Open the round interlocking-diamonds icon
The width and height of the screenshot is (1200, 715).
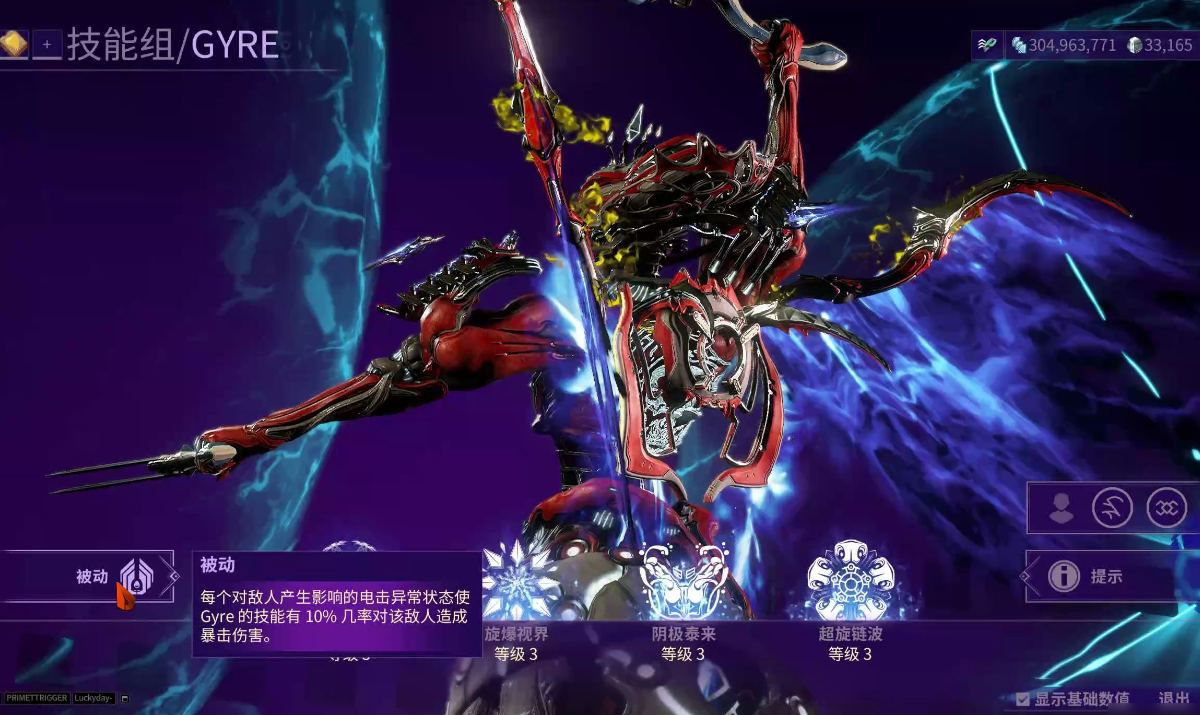point(1165,508)
